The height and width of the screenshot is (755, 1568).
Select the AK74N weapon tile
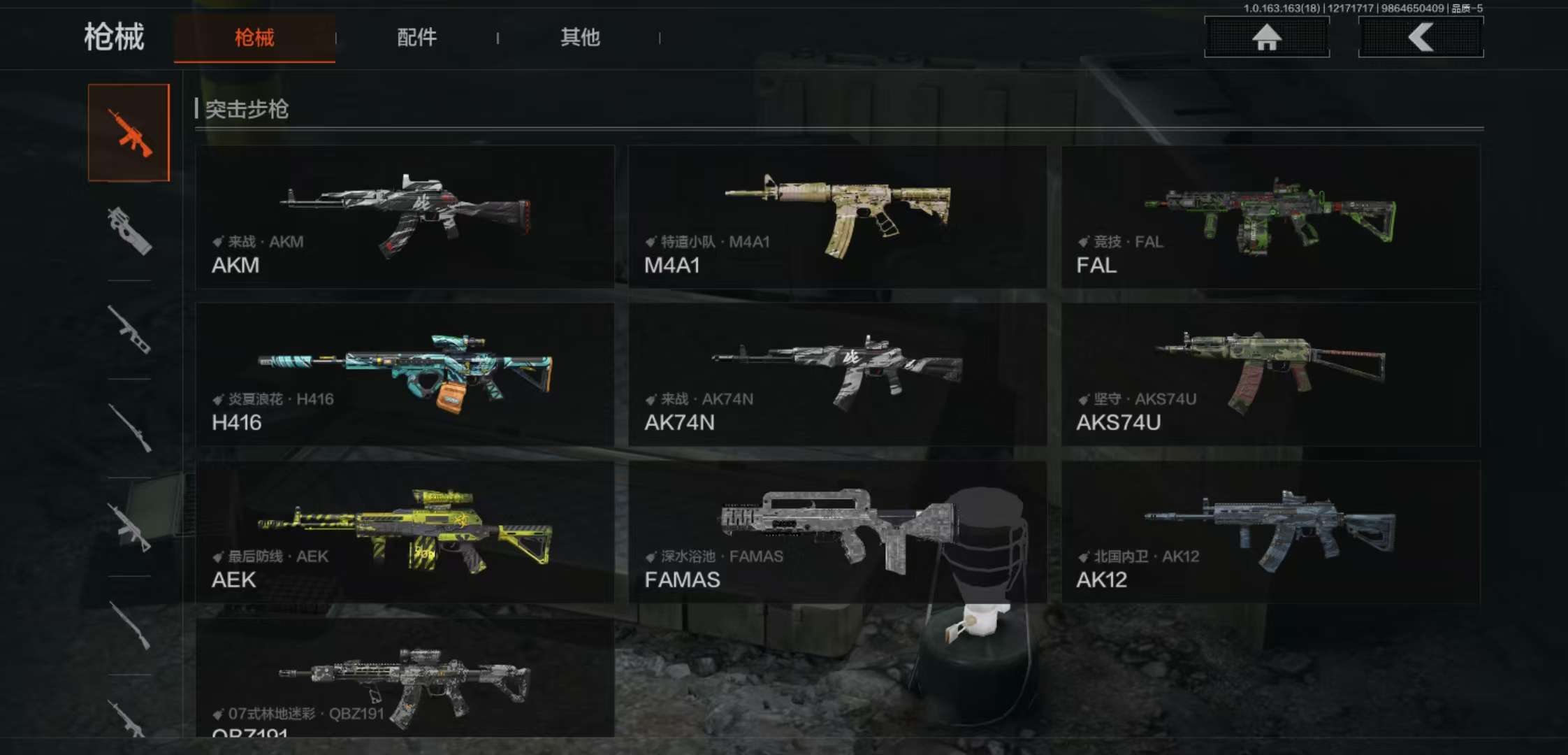837,375
